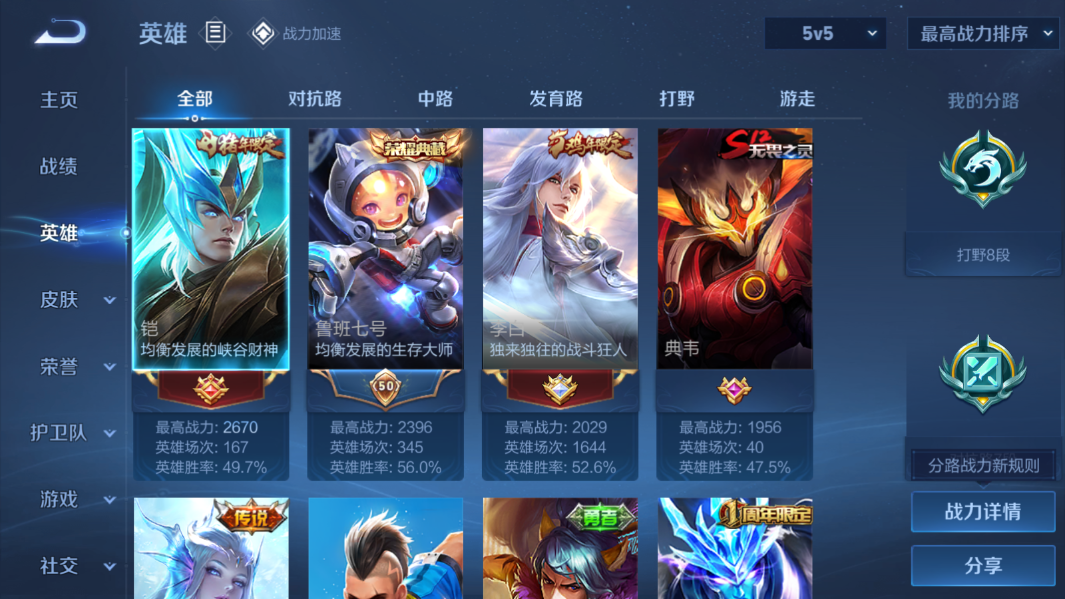Screen dimensions: 1065x599
Task: Go back with the return arrow
Action: [x=60, y=33]
